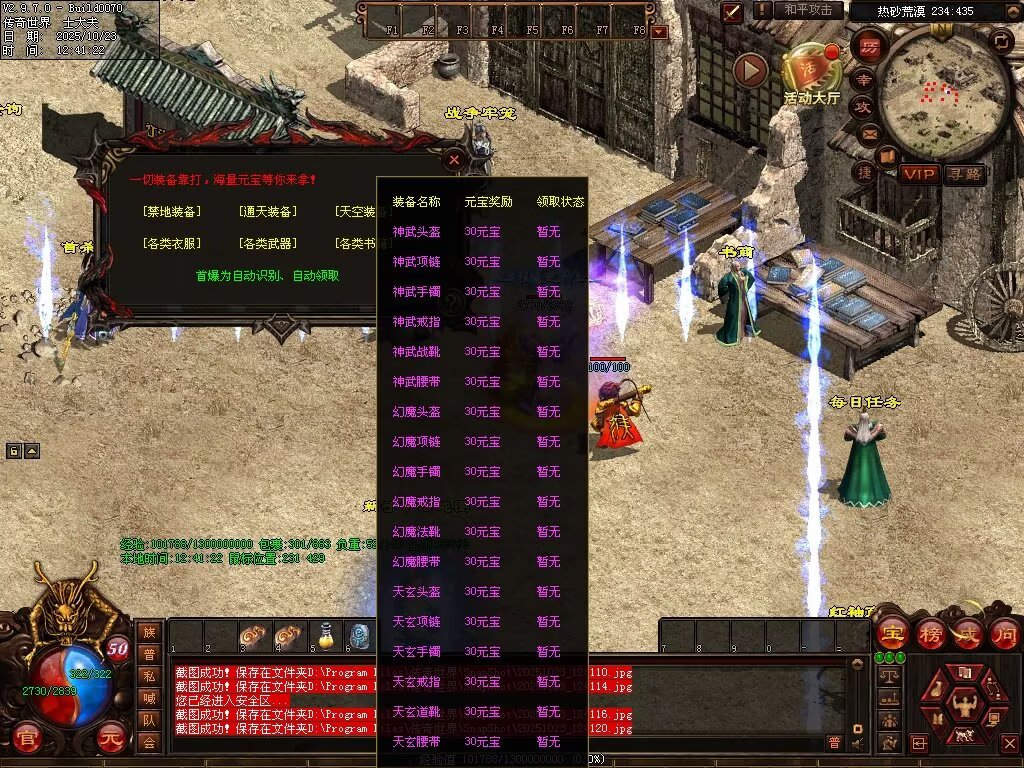Screen dimensions: 1024x768
Task: Choose the 禁地装备 category link
Action: tap(171, 212)
